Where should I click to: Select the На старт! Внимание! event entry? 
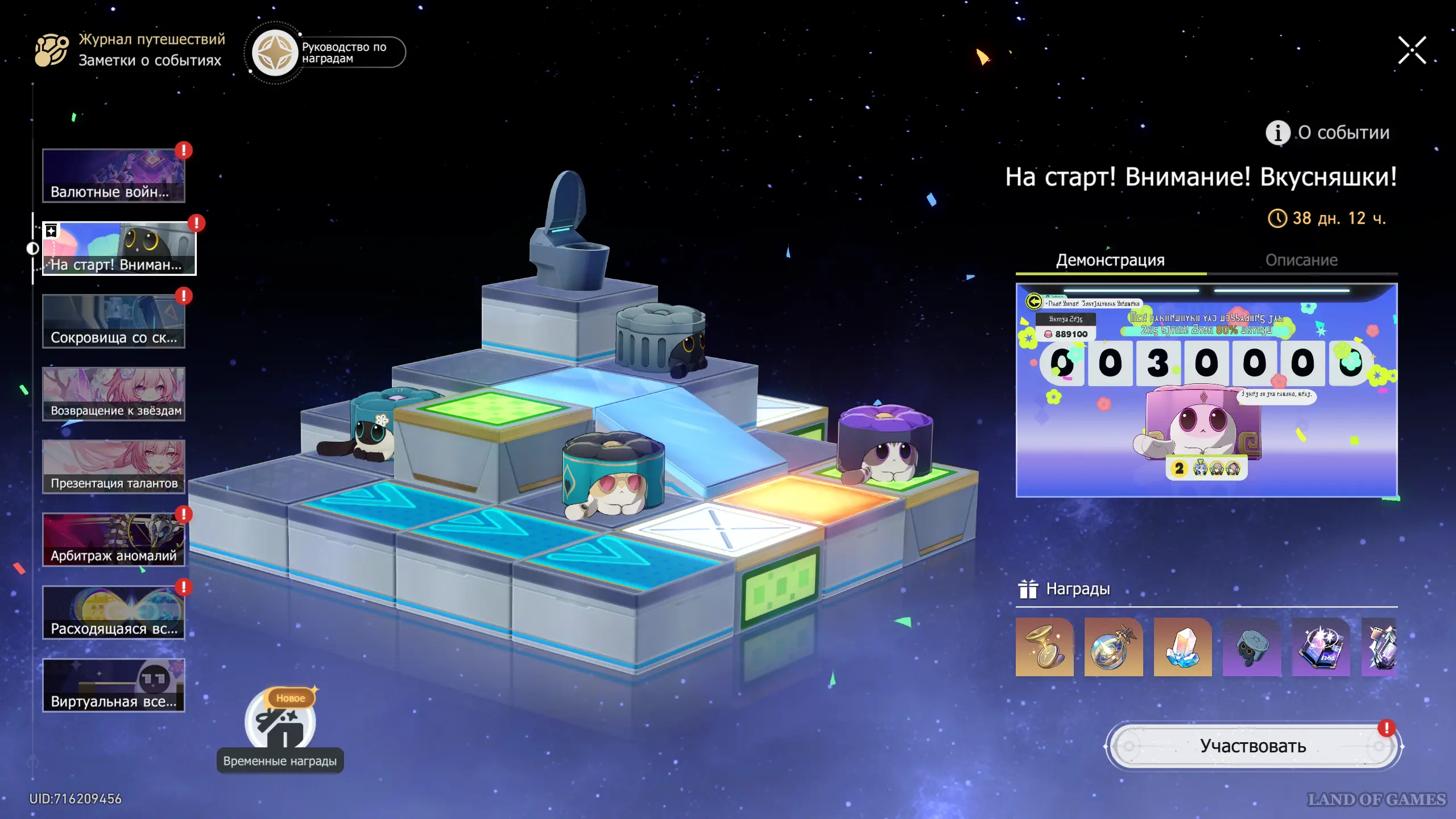[x=119, y=249]
